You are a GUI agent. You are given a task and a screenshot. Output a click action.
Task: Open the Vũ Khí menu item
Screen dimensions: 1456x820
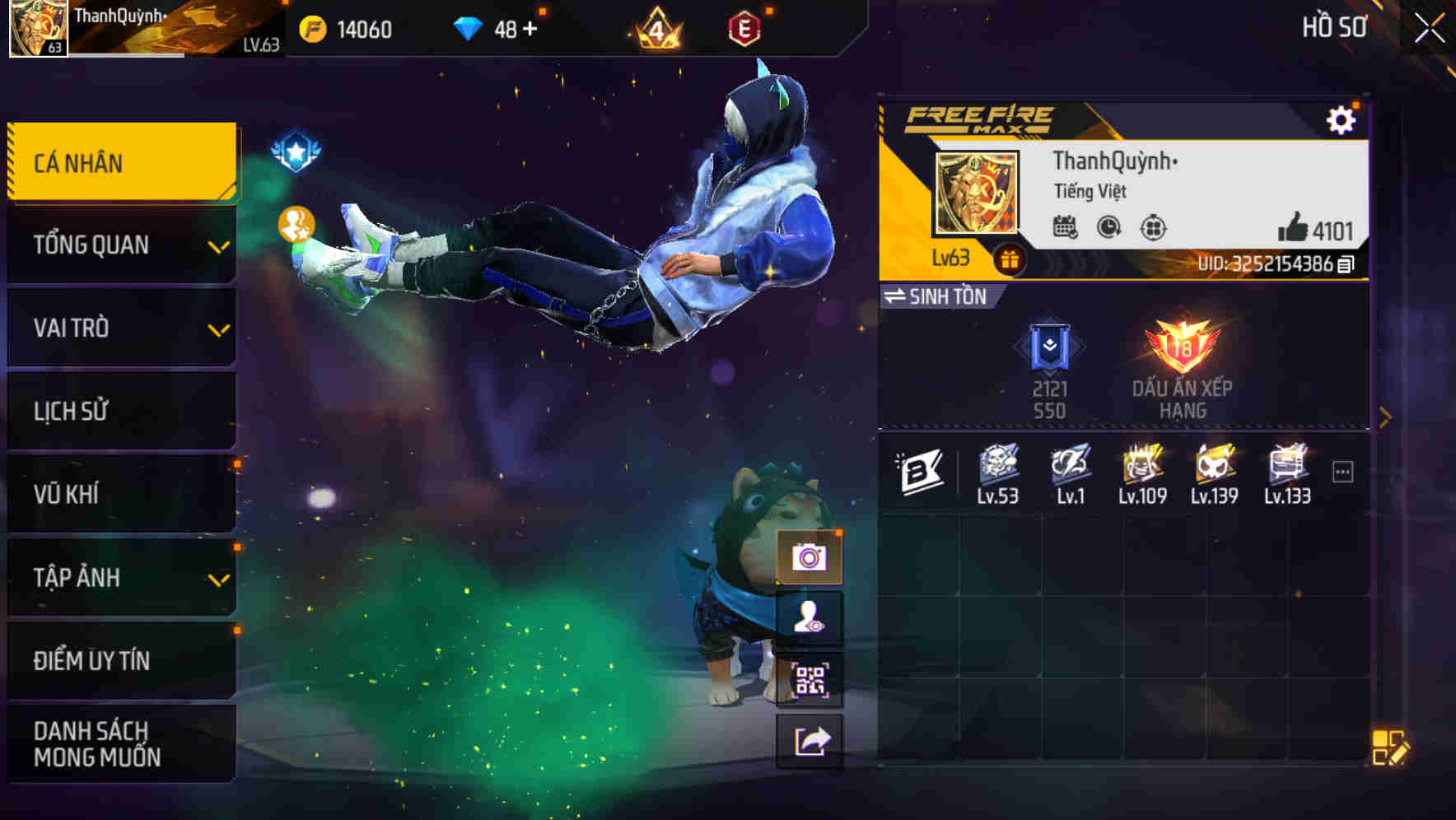[x=99, y=492]
